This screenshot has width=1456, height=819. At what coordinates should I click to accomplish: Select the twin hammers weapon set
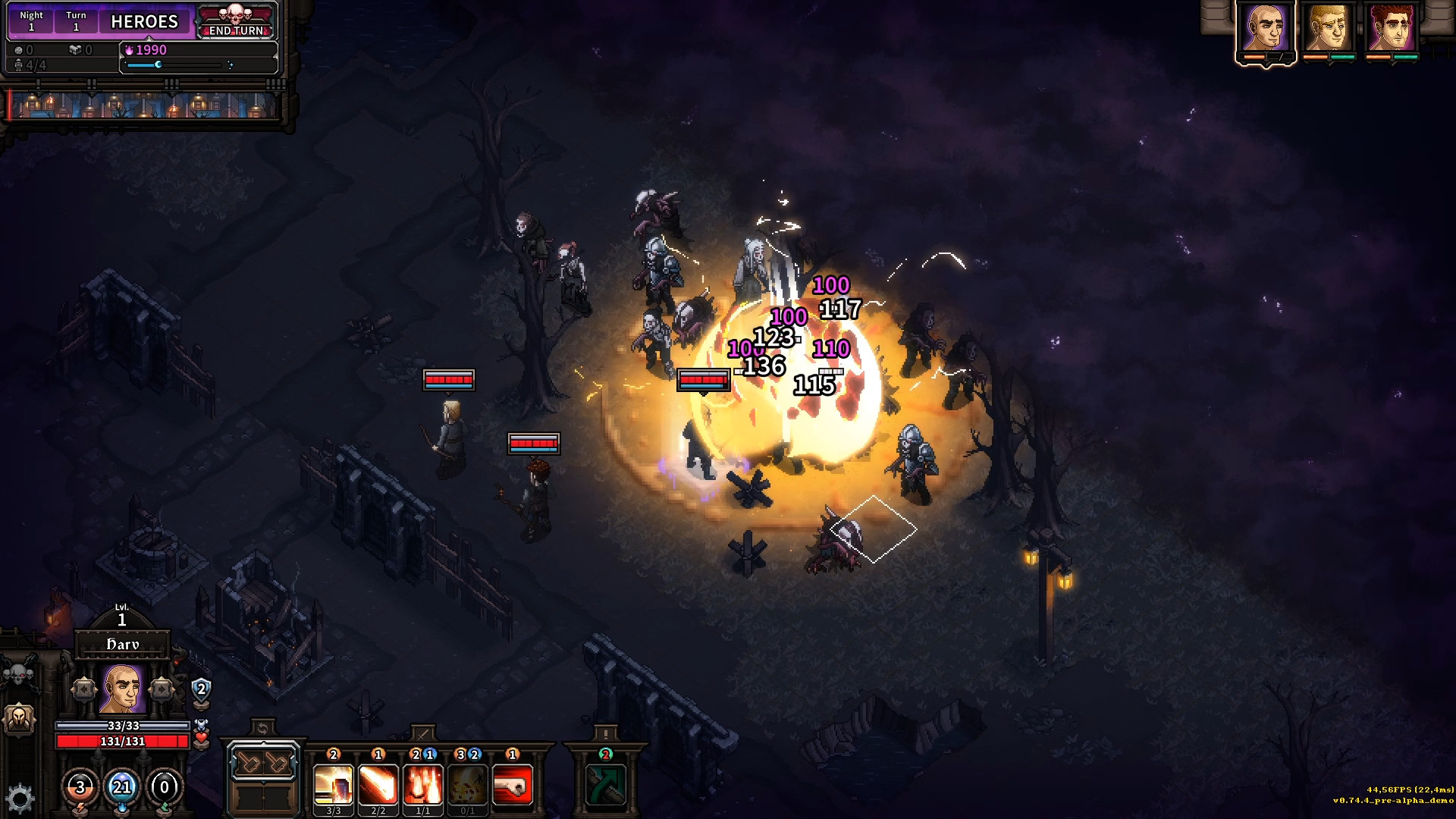coord(263,763)
